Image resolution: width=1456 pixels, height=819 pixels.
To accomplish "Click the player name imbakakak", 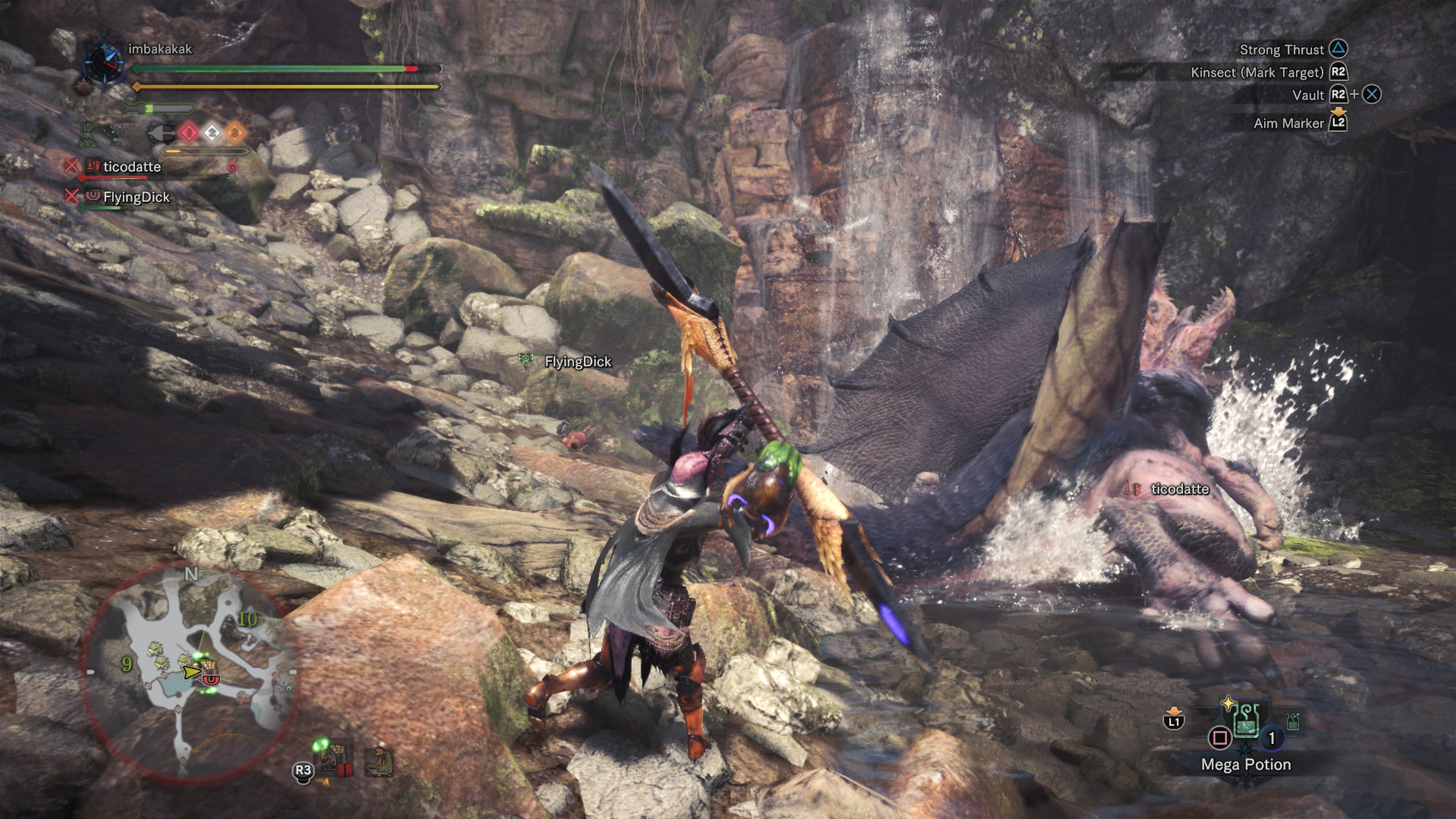I will click(160, 49).
